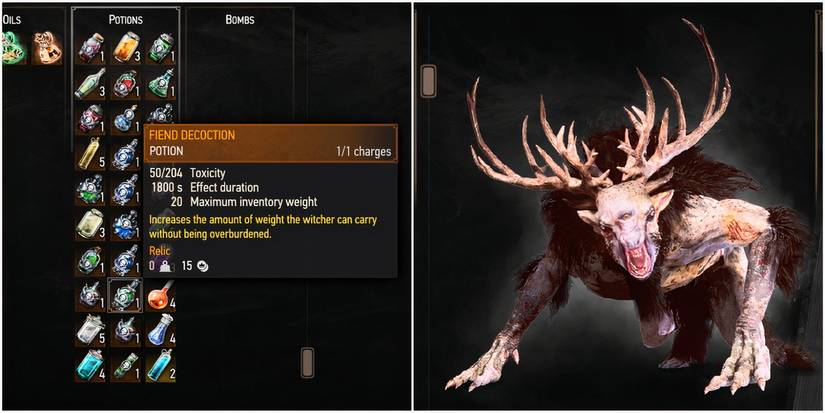Select the highlighted Fiend Decoction potion slot
The width and height of the screenshot is (825, 413).
click(124, 294)
